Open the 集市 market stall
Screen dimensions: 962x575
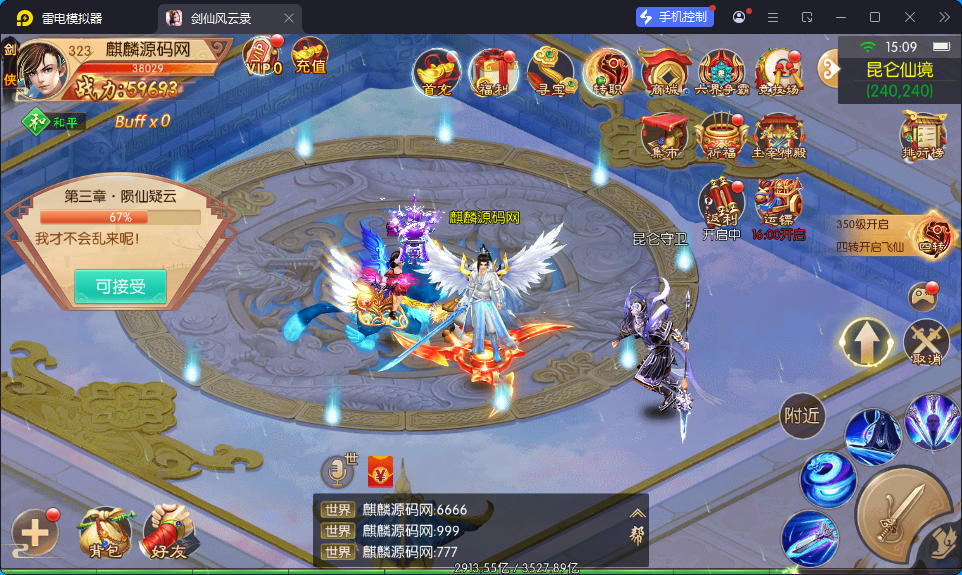click(663, 137)
